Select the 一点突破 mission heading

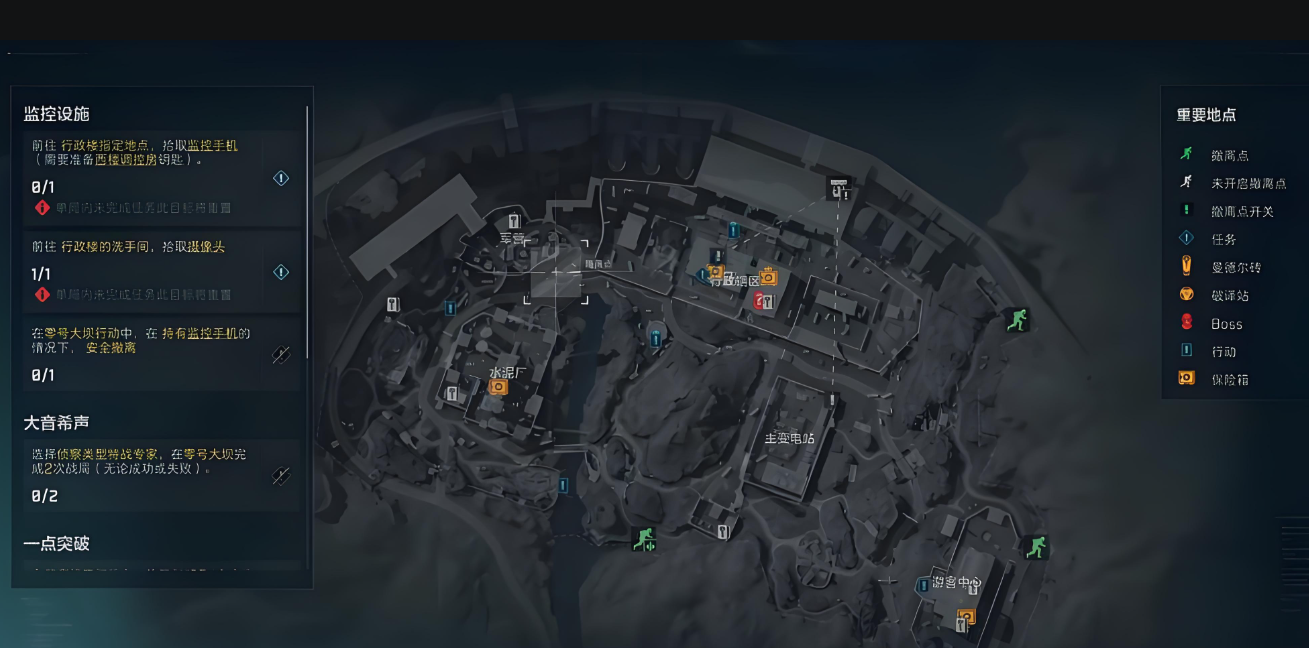point(57,544)
